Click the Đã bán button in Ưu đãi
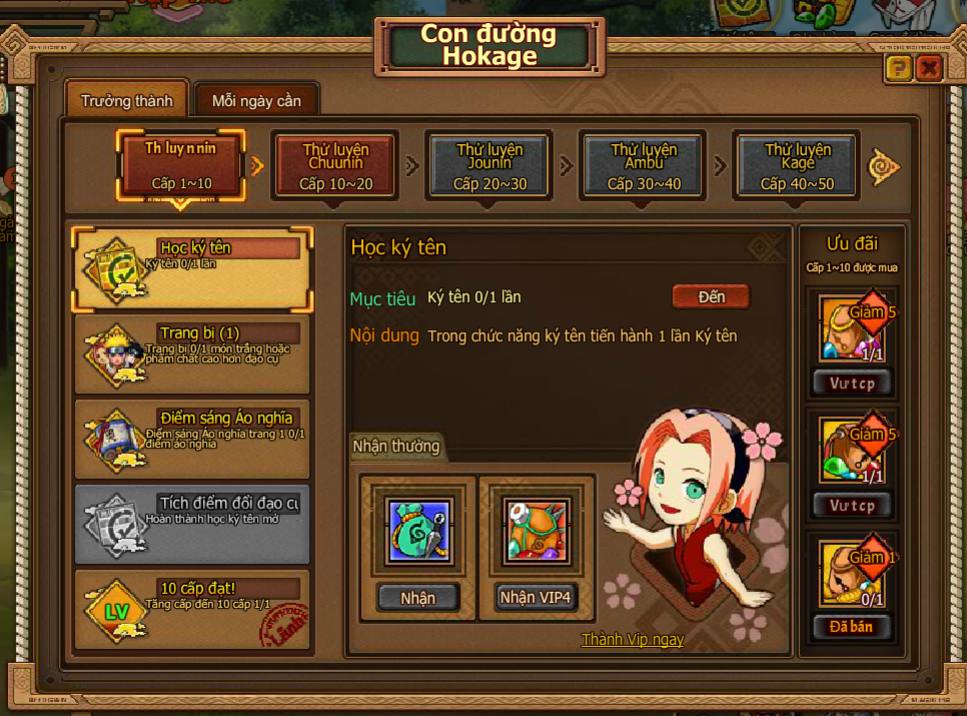The width and height of the screenshot is (967, 716). (851, 627)
